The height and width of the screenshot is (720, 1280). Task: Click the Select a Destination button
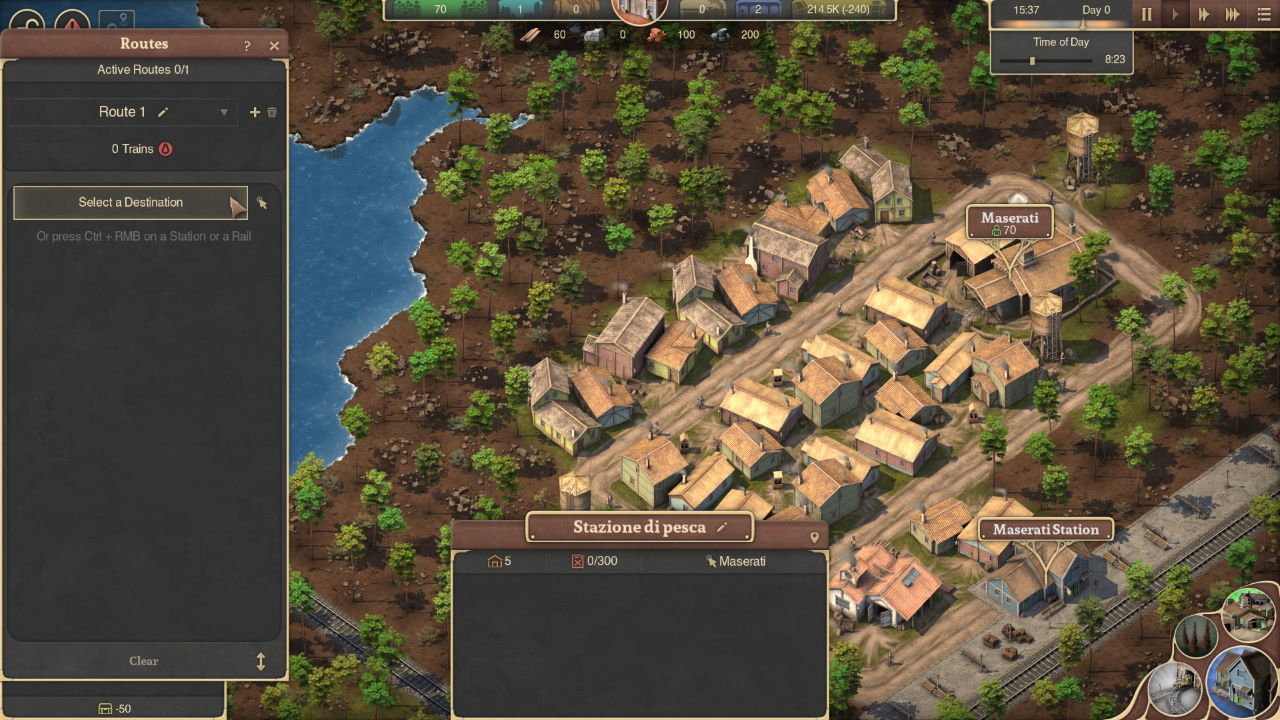click(x=130, y=202)
